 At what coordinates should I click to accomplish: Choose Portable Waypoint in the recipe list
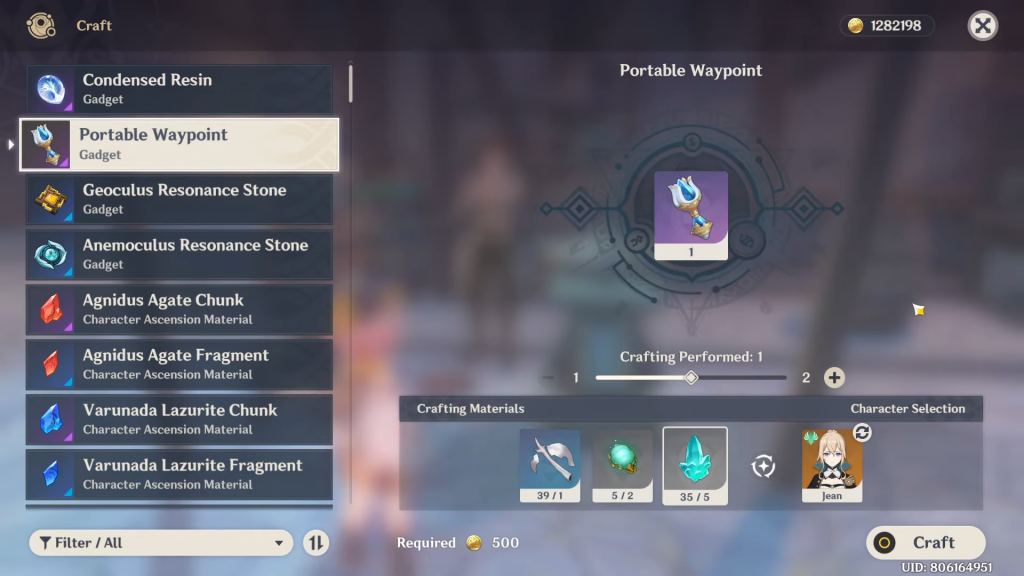(179, 144)
